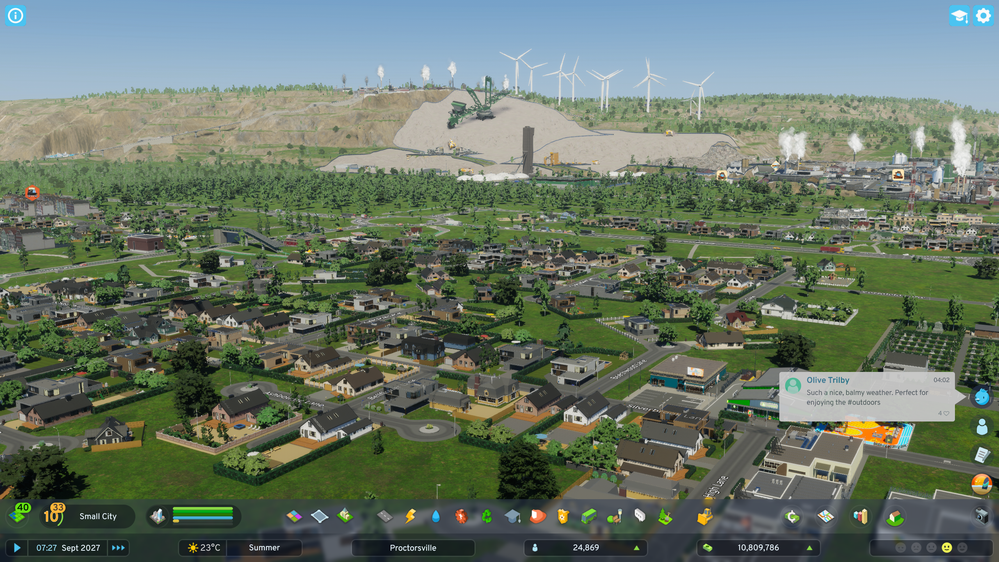Open the roads build menu
This screenshot has height=562, width=999.
(x=385, y=516)
